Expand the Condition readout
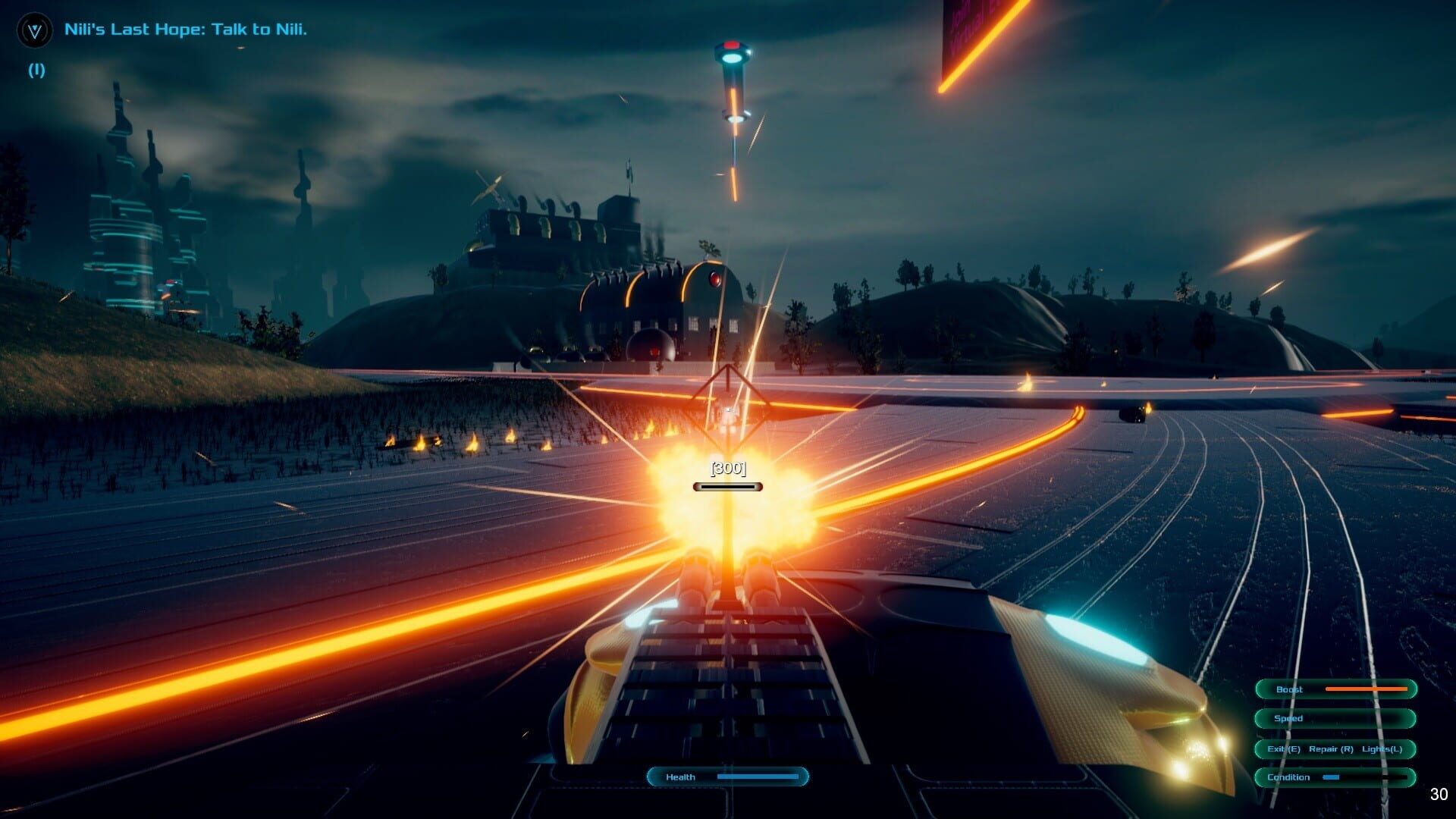The image size is (1456, 819). [x=1335, y=777]
